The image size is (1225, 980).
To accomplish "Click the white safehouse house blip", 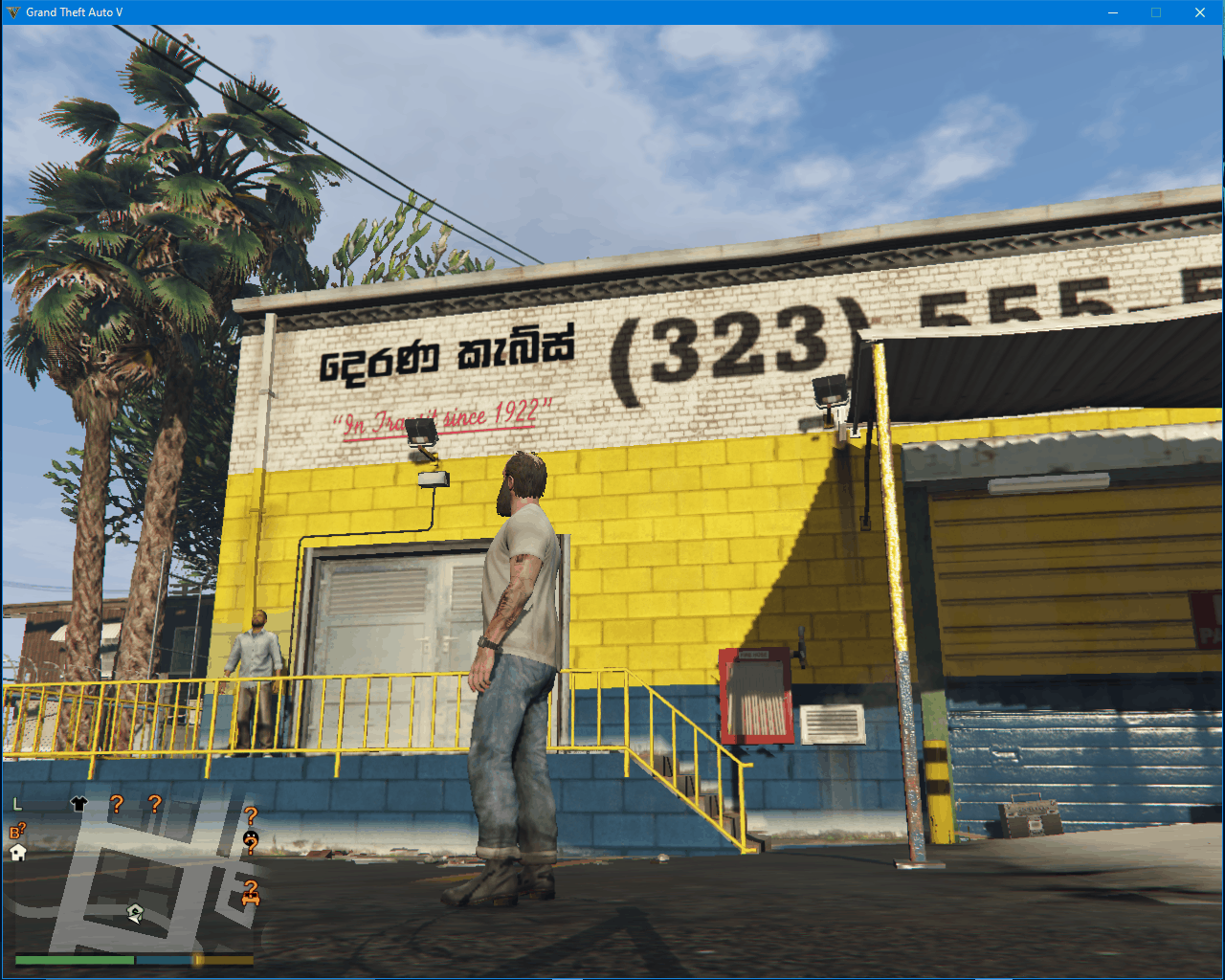I will pyautogui.click(x=17, y=852).
